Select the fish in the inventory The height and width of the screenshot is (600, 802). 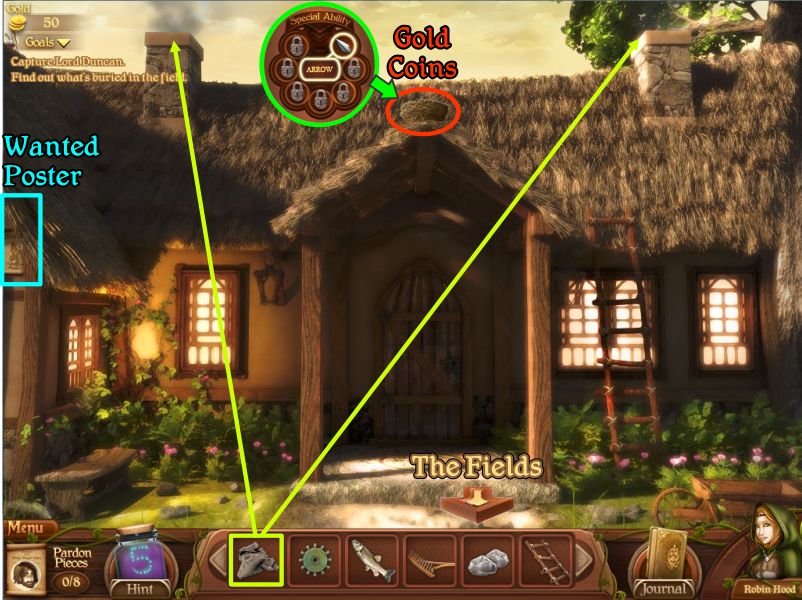(x=373, y=561)
